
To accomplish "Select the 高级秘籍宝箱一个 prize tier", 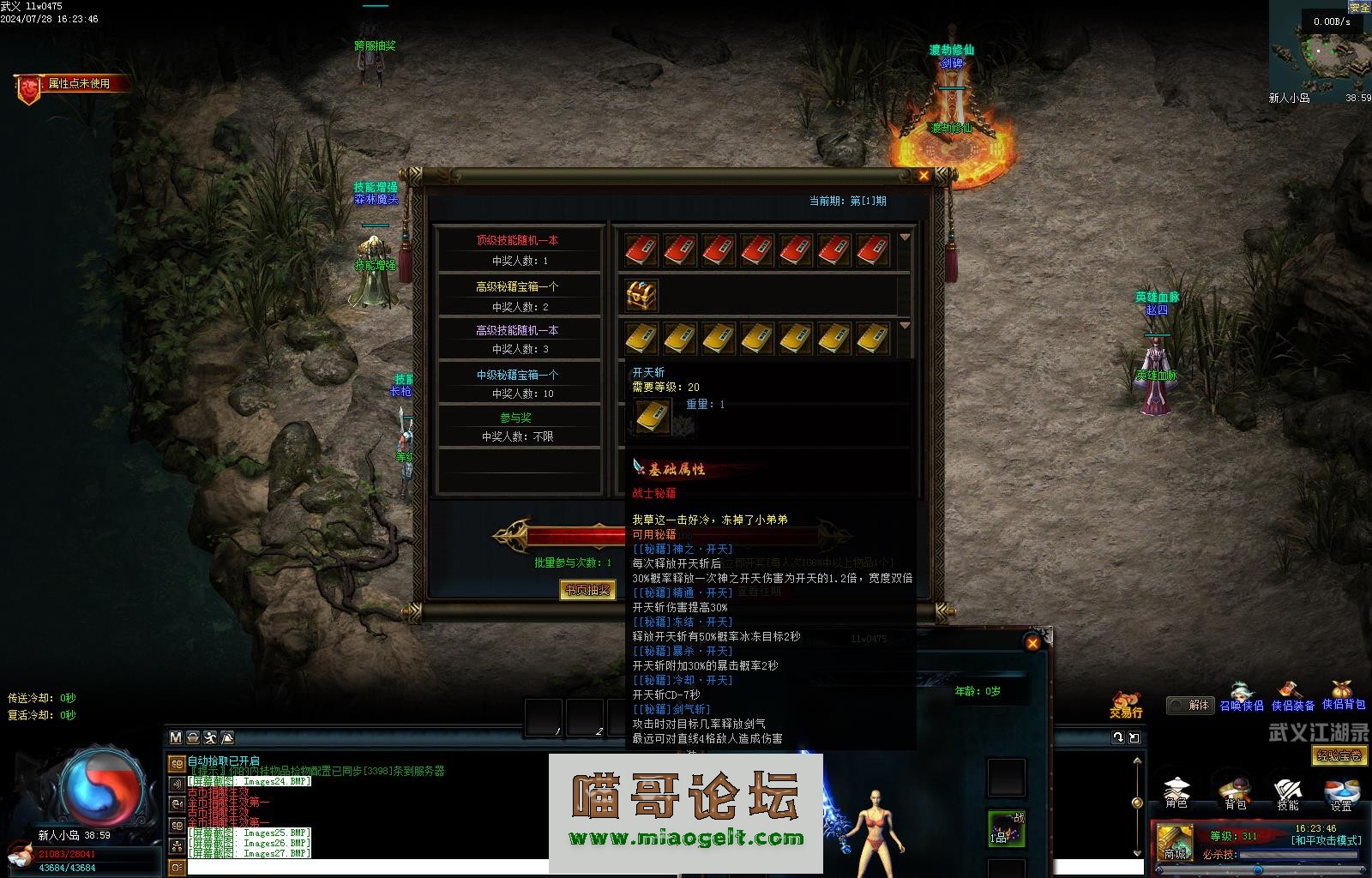I will [517, 295].
